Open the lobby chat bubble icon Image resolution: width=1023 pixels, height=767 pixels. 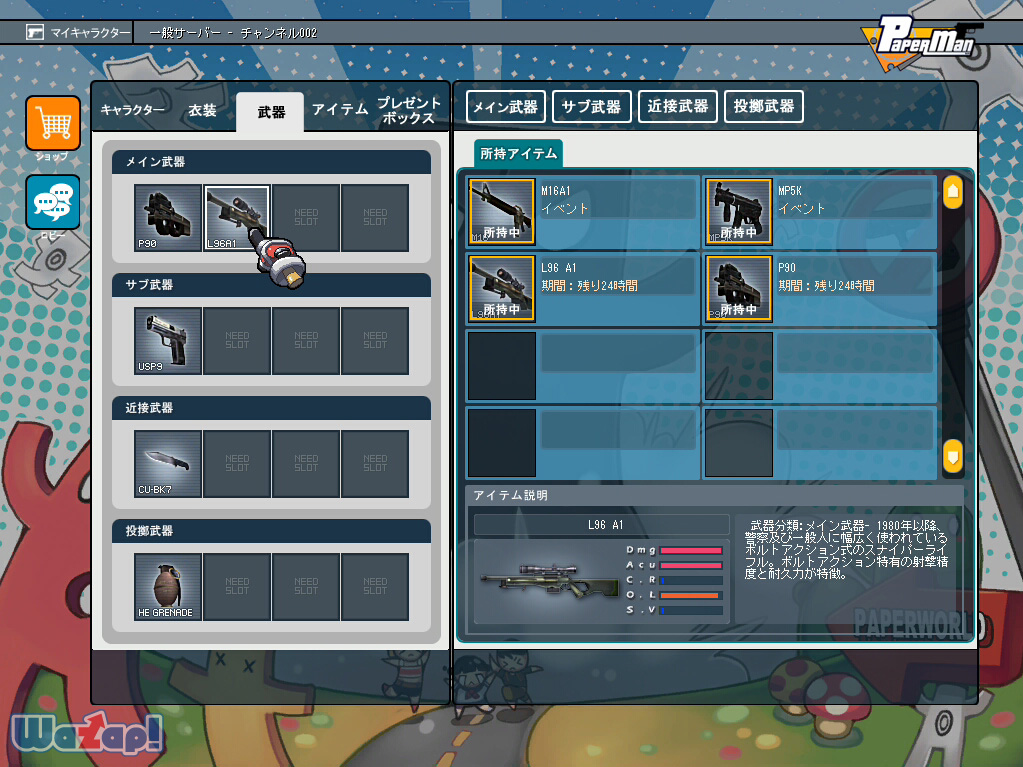tap(53, 201)
